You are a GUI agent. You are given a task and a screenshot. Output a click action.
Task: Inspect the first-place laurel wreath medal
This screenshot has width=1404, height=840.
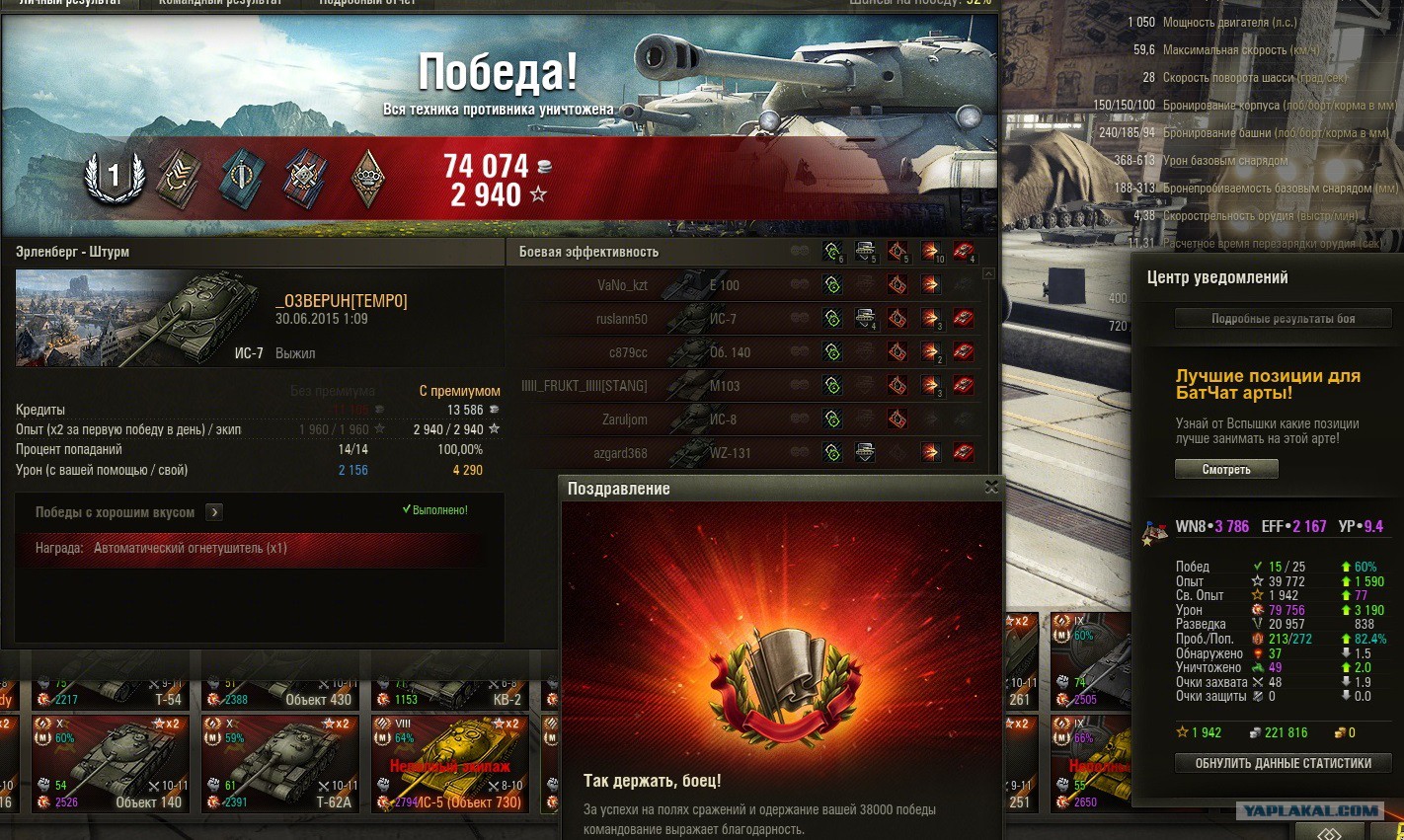click(x=115, y=178)
